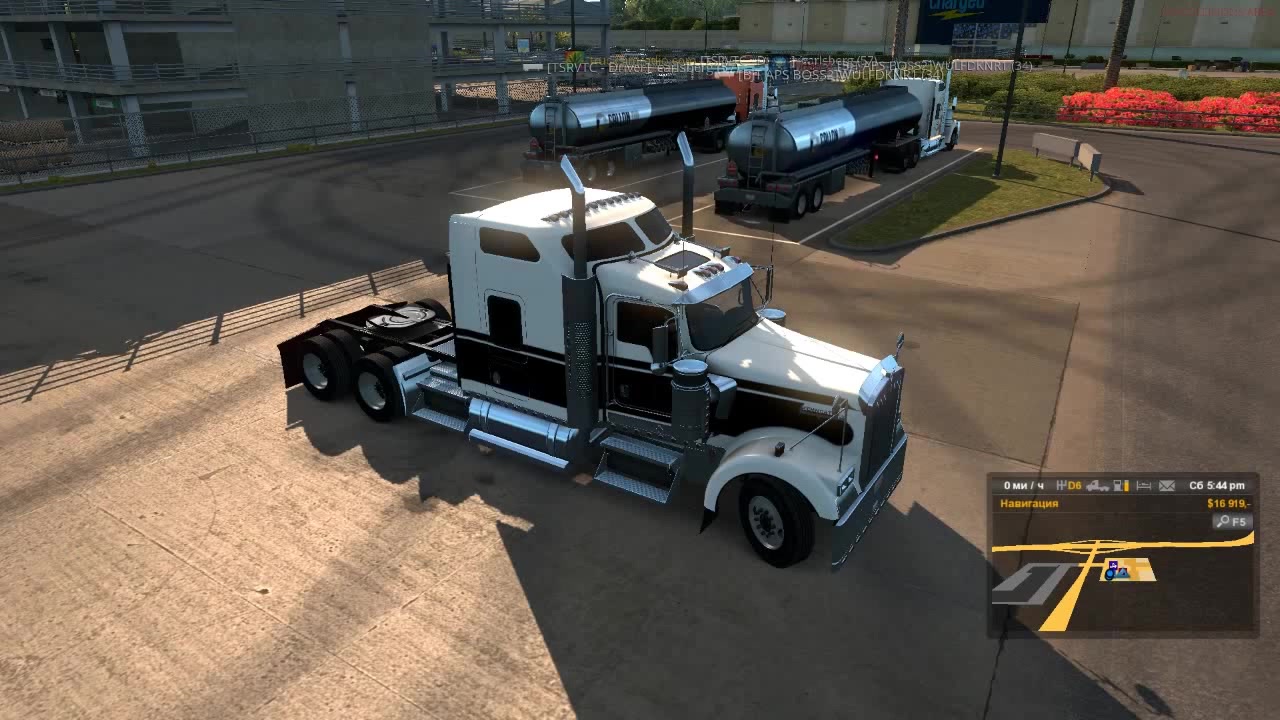Click the purple rest area icon on minimap
The width and height of the screenshot is (1280, 720).
tap(1113, 564)
